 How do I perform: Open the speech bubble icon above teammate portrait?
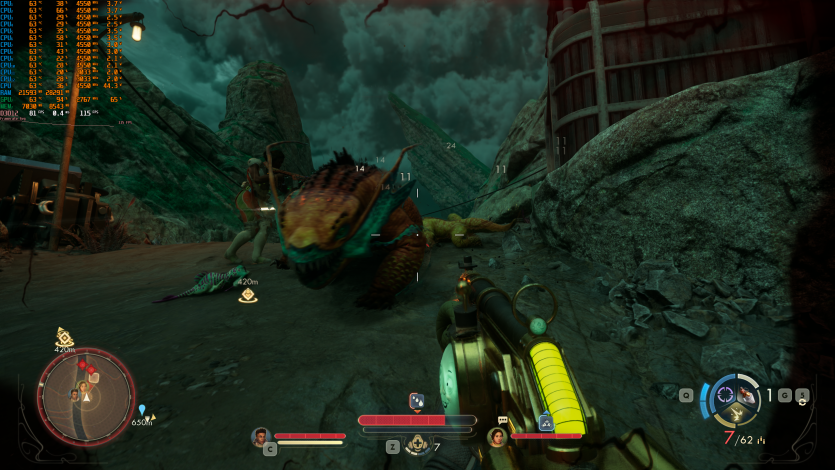[502, 421]
